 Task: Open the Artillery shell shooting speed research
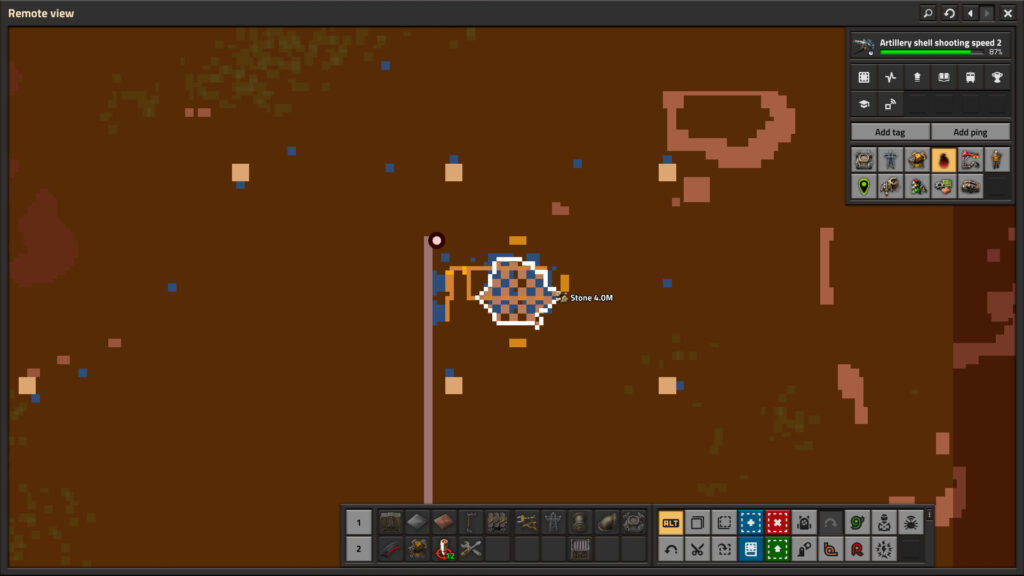[x=928, y=46]
